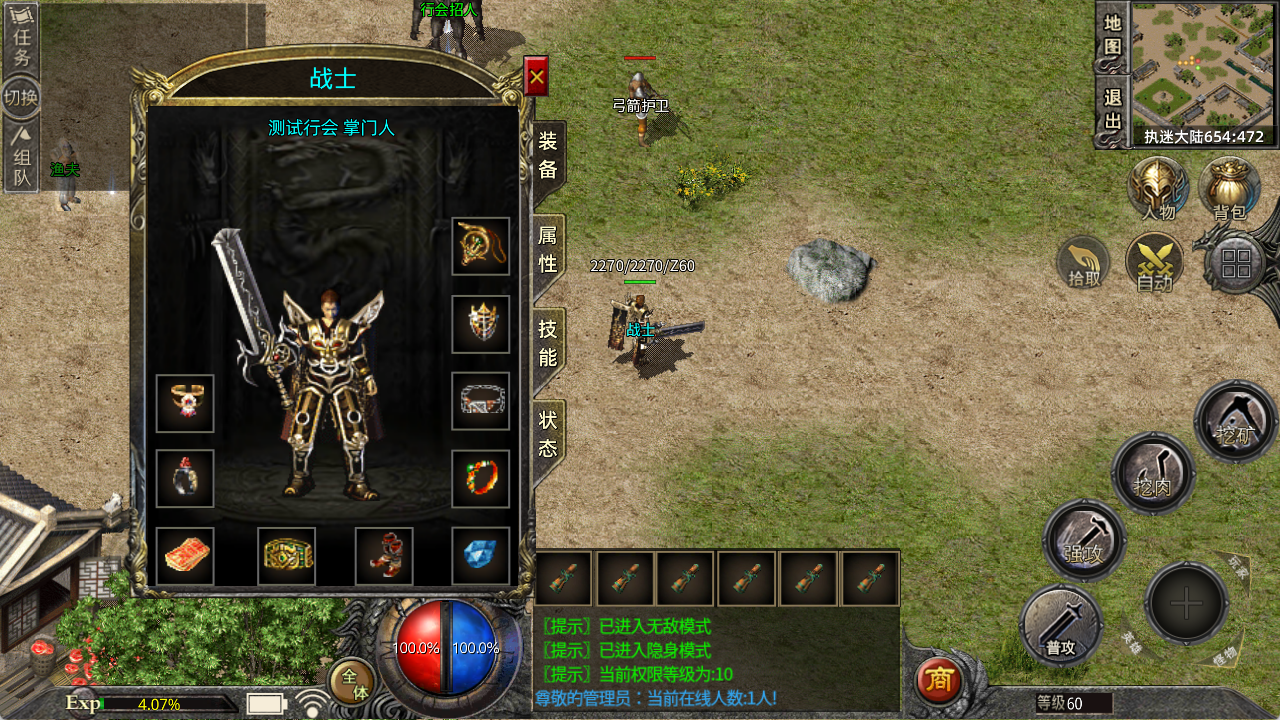Viewport: 1280px width, 720px height.
Task: Open the 地图 map button
Action: click(1113, 35)
